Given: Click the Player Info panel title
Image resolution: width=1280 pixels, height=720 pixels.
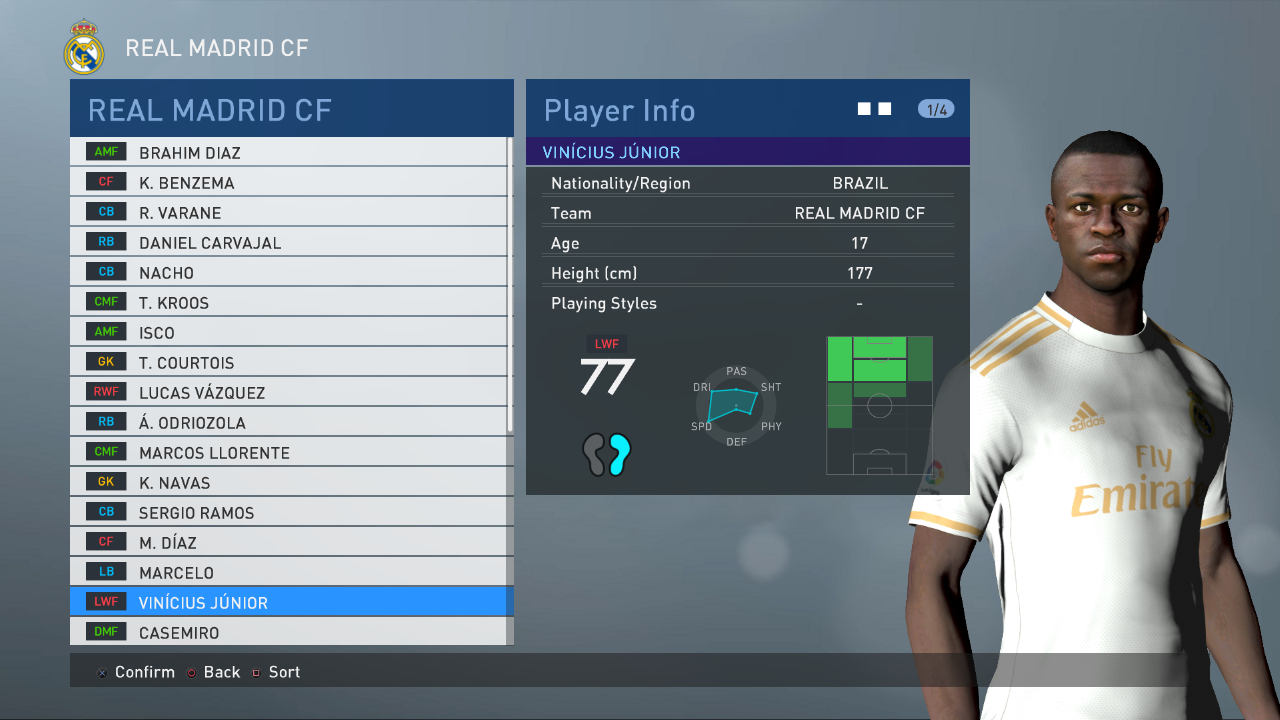Looking at the screenshot, I should tap(619, 111).
